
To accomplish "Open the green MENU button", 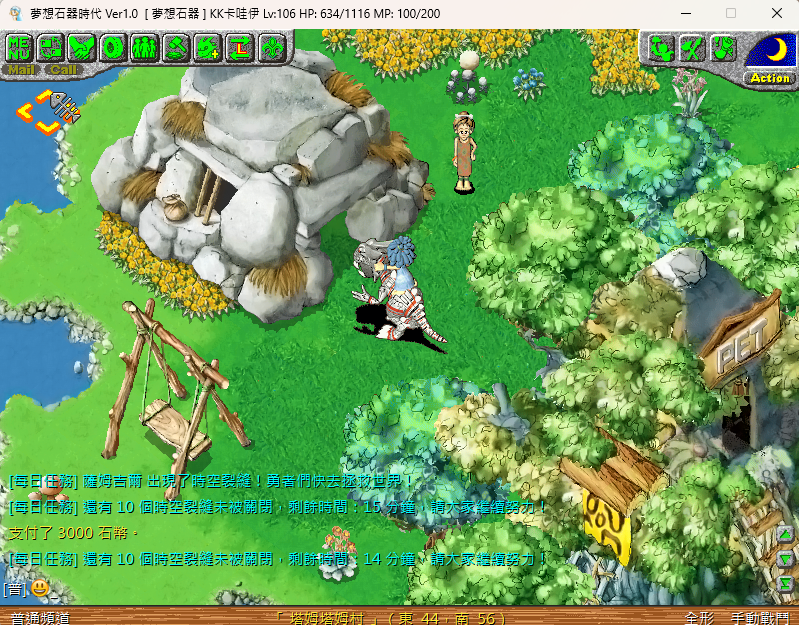I will pyautogui.click(x=20, y=46).
